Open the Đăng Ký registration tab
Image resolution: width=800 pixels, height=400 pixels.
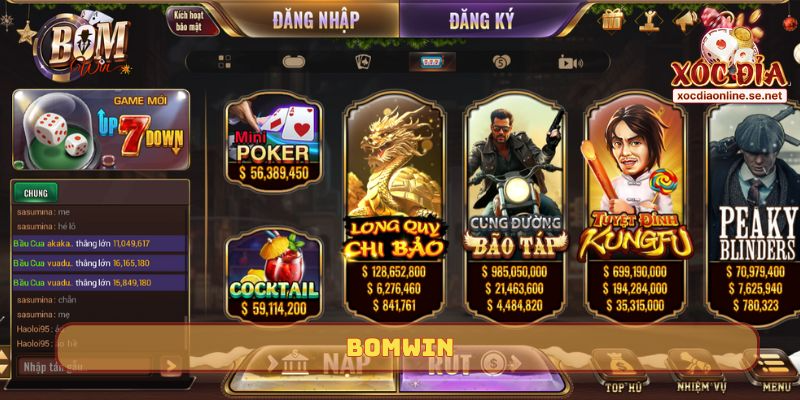tap(482, 19)
